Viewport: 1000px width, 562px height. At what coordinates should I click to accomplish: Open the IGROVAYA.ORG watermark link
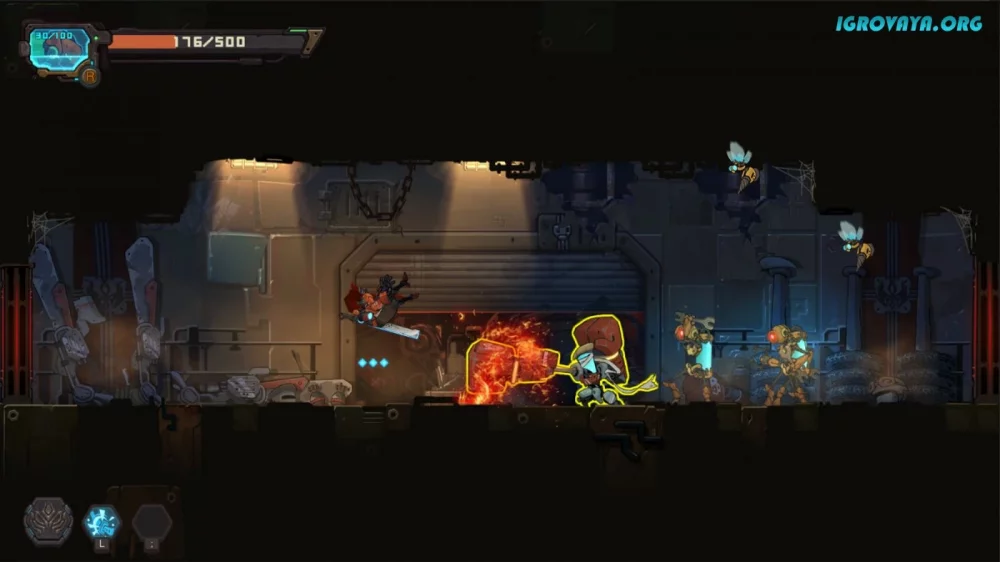point(908,23)
